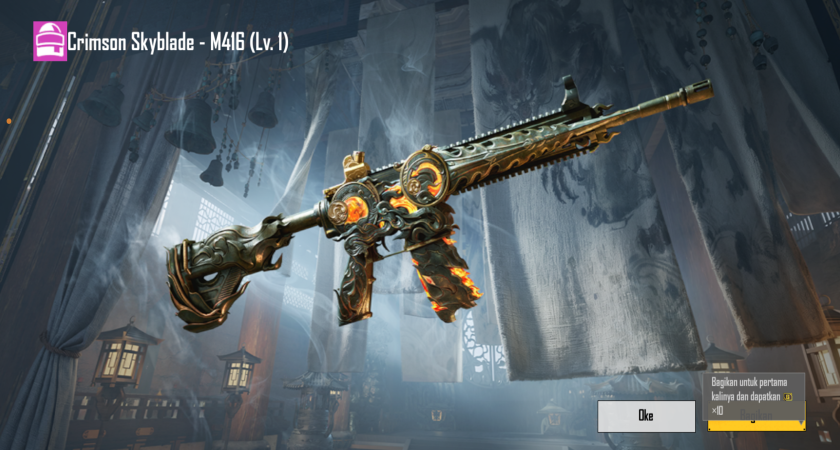840x450 pixels.
Task: Confirm the reward with the Oke button
Action: point(646,416)
